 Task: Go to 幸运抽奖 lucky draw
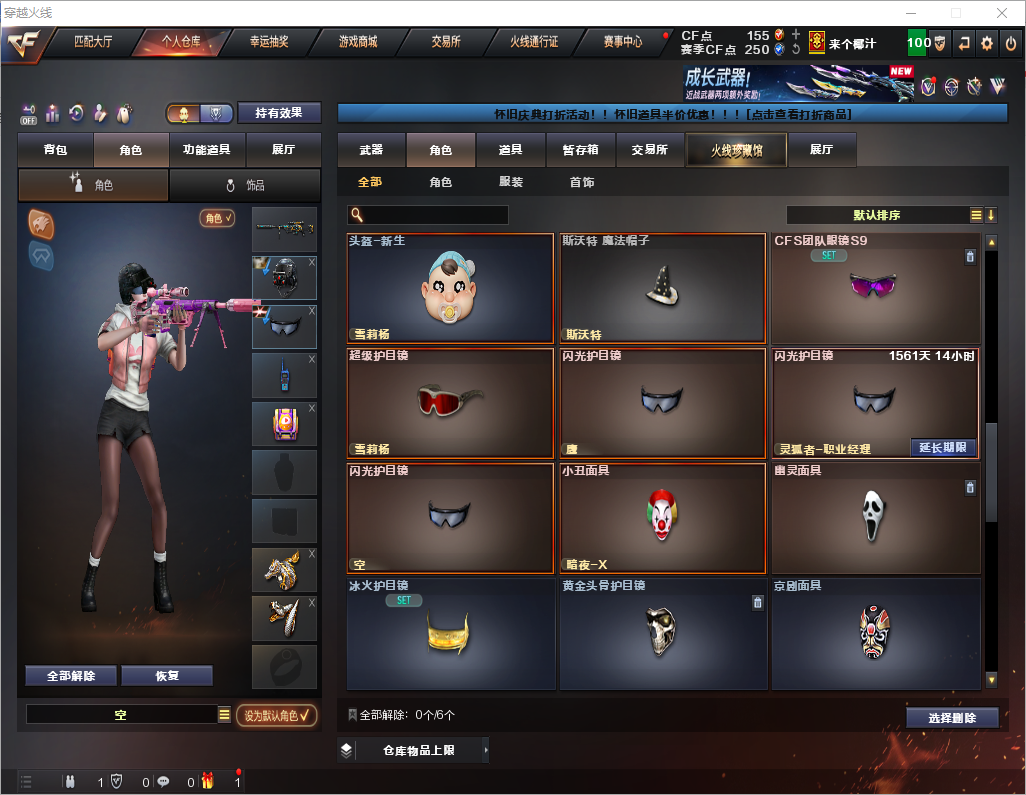(268, 42)
